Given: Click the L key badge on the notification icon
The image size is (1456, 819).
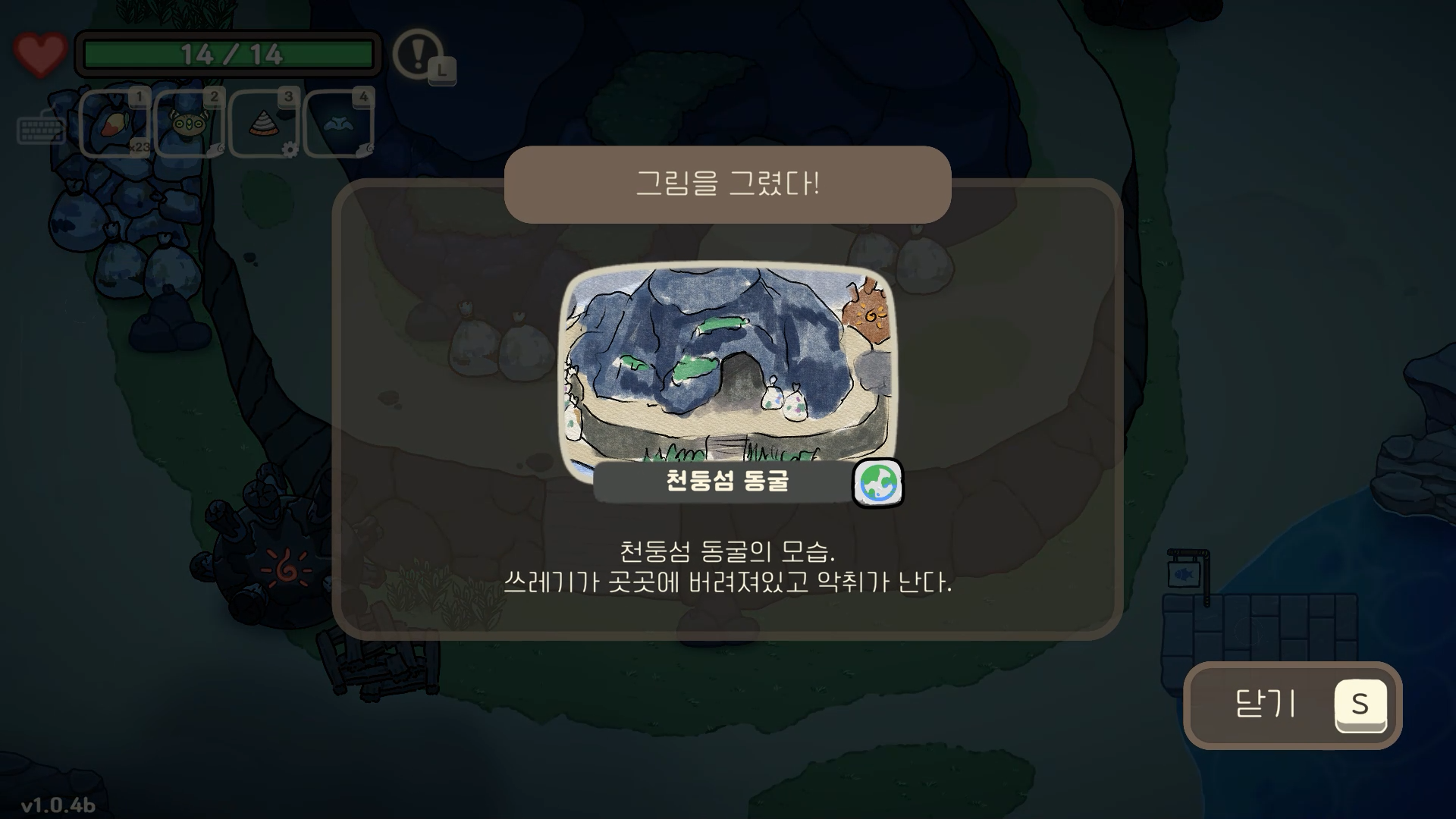Looking at the screenshot, I should (x=442, y=72).
